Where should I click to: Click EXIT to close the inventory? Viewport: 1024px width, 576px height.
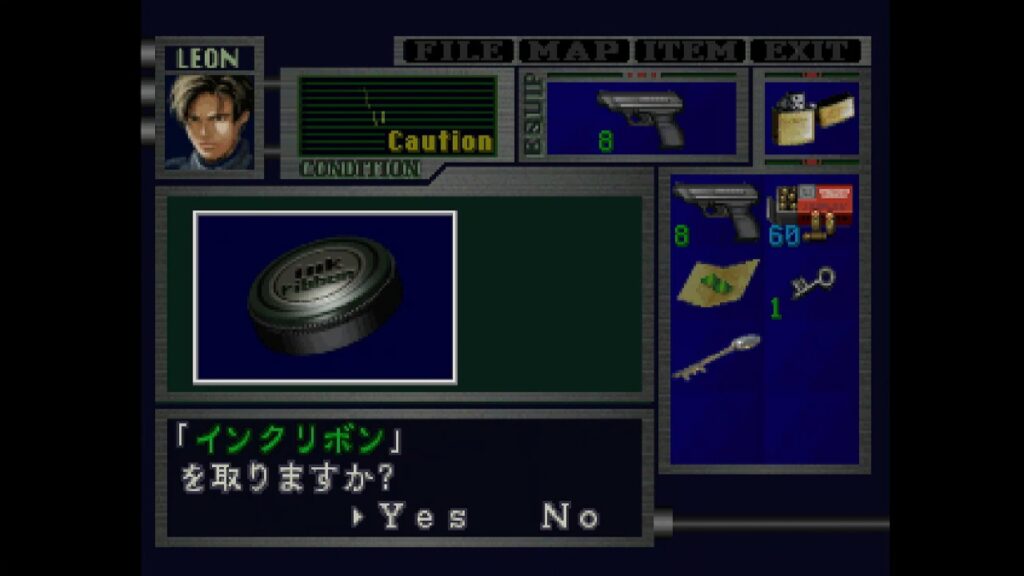pos(806,51)
